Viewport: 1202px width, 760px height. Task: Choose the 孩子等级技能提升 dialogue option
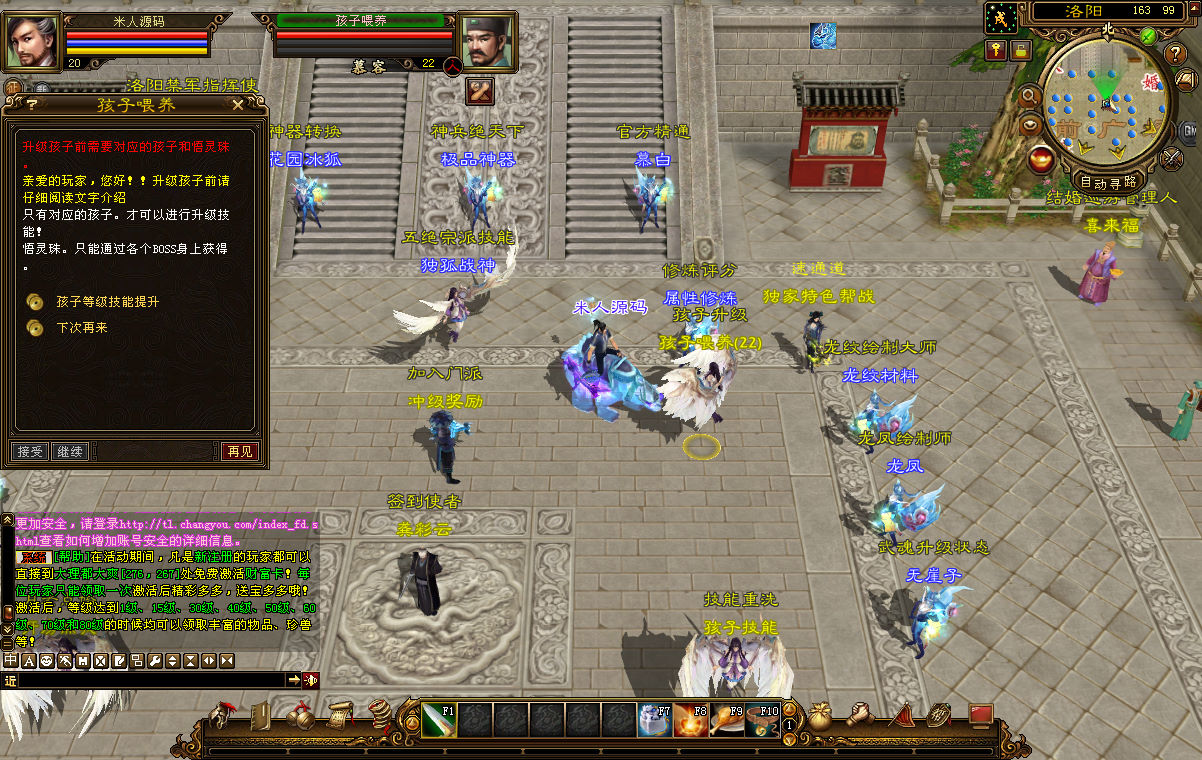[x=107, y=301]
